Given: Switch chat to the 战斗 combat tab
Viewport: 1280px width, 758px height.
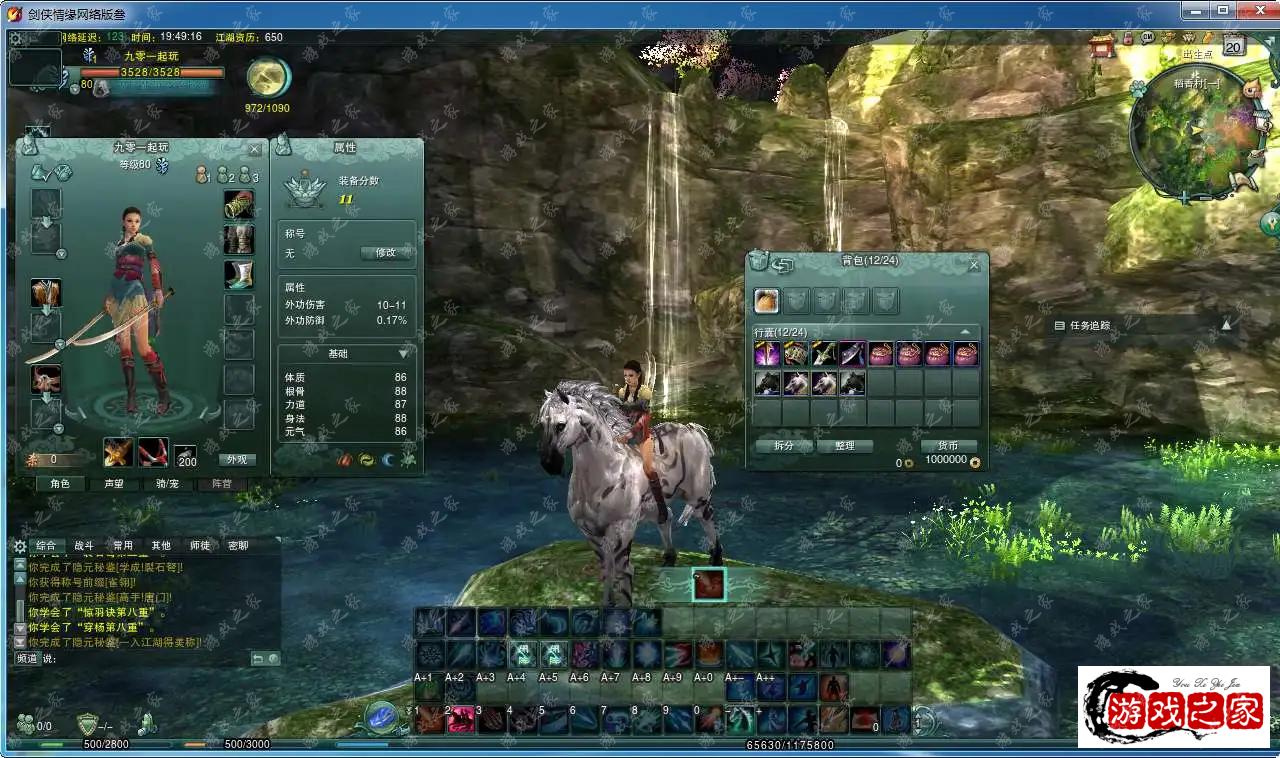Looking at the screenshot, I should pyautogui.click(x=84, y=546).
